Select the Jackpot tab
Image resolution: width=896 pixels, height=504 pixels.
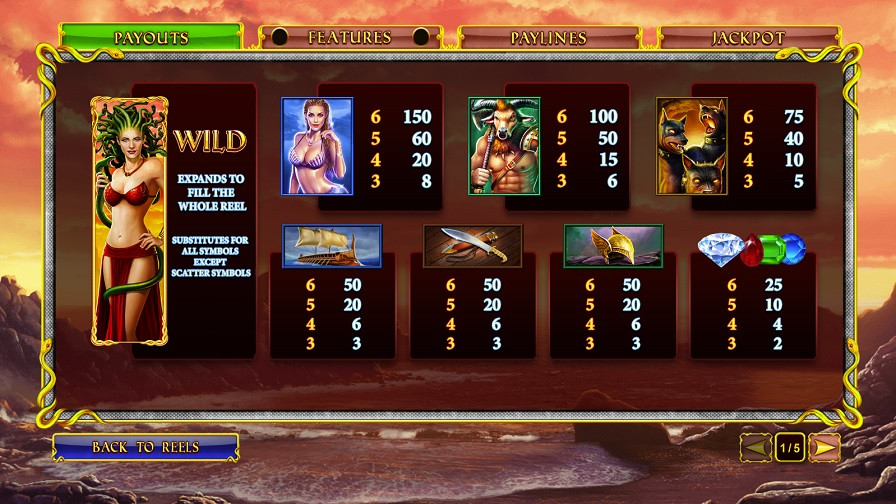pyautogui.click(x=748, y=38)
